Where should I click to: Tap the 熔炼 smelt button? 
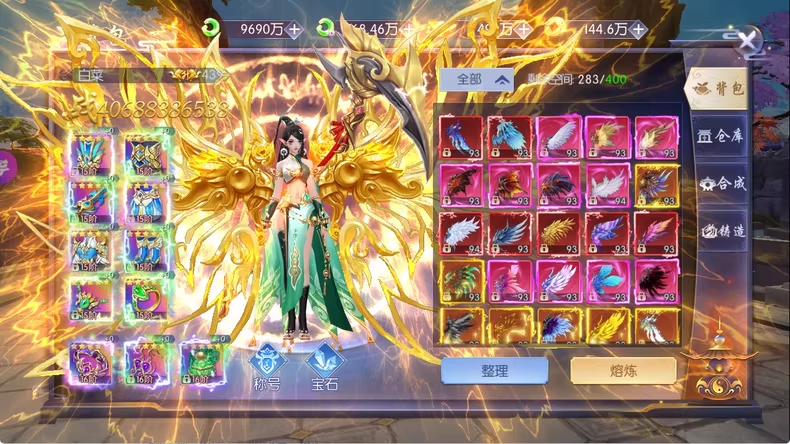click(x=623, y=370)
